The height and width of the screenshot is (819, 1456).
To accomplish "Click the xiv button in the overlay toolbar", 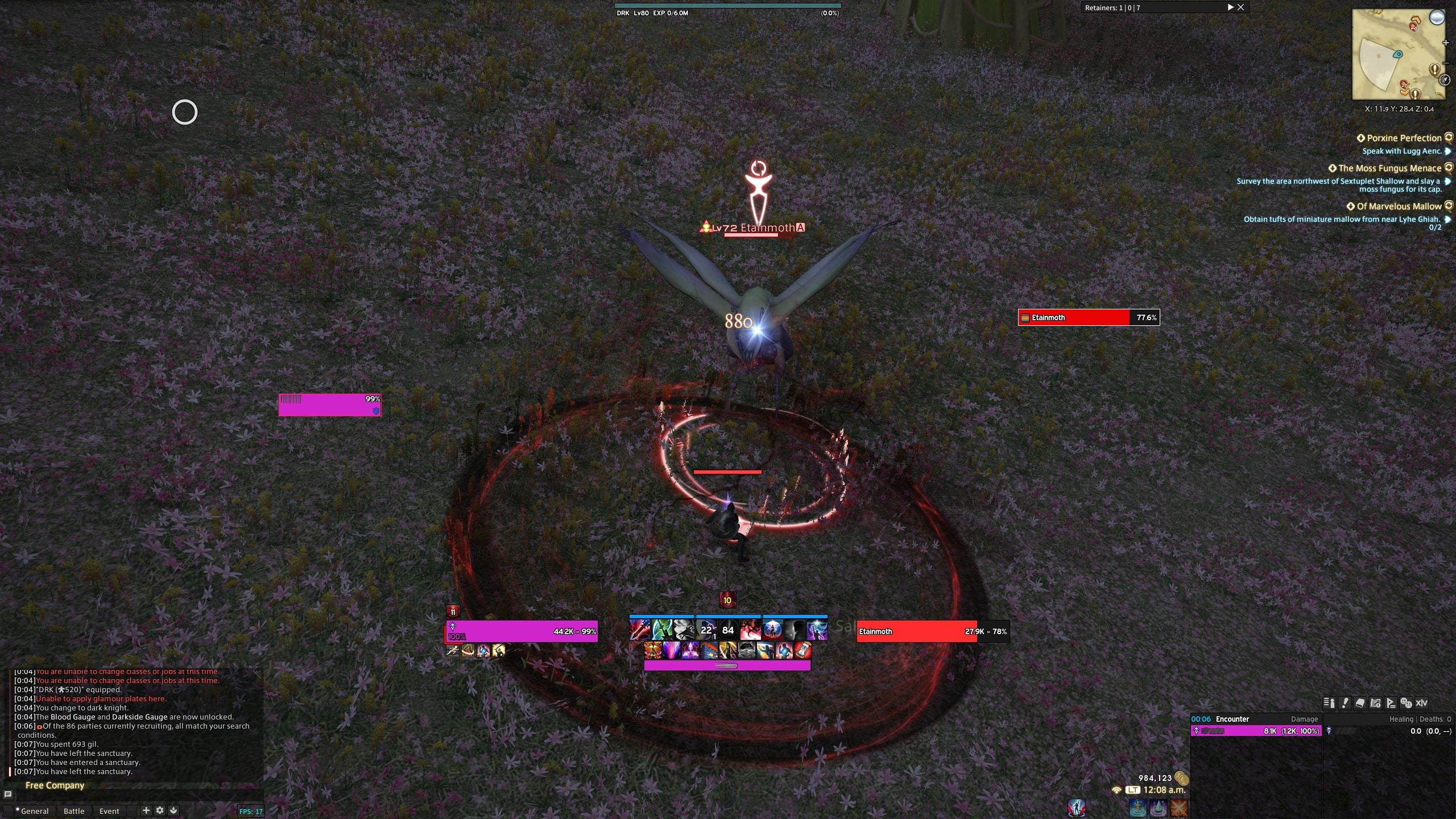I will click(x=1423, y=702).
